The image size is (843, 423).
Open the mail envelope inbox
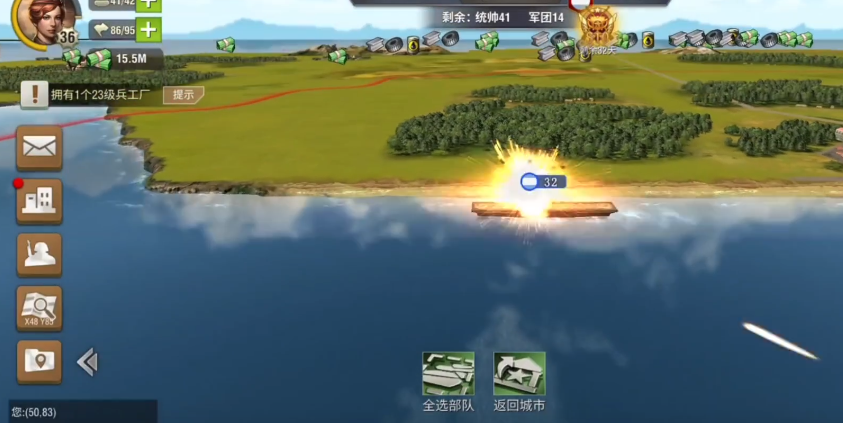tap(39, 148)
